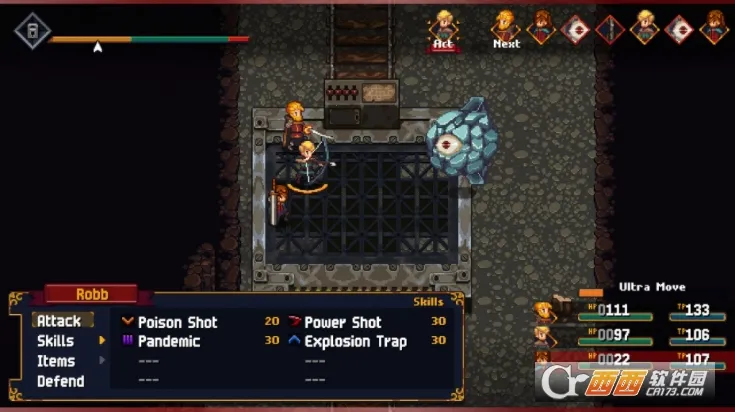Open the Skills command list
Image resolution: width=735 pixels, height=412 pixels.
55,341
